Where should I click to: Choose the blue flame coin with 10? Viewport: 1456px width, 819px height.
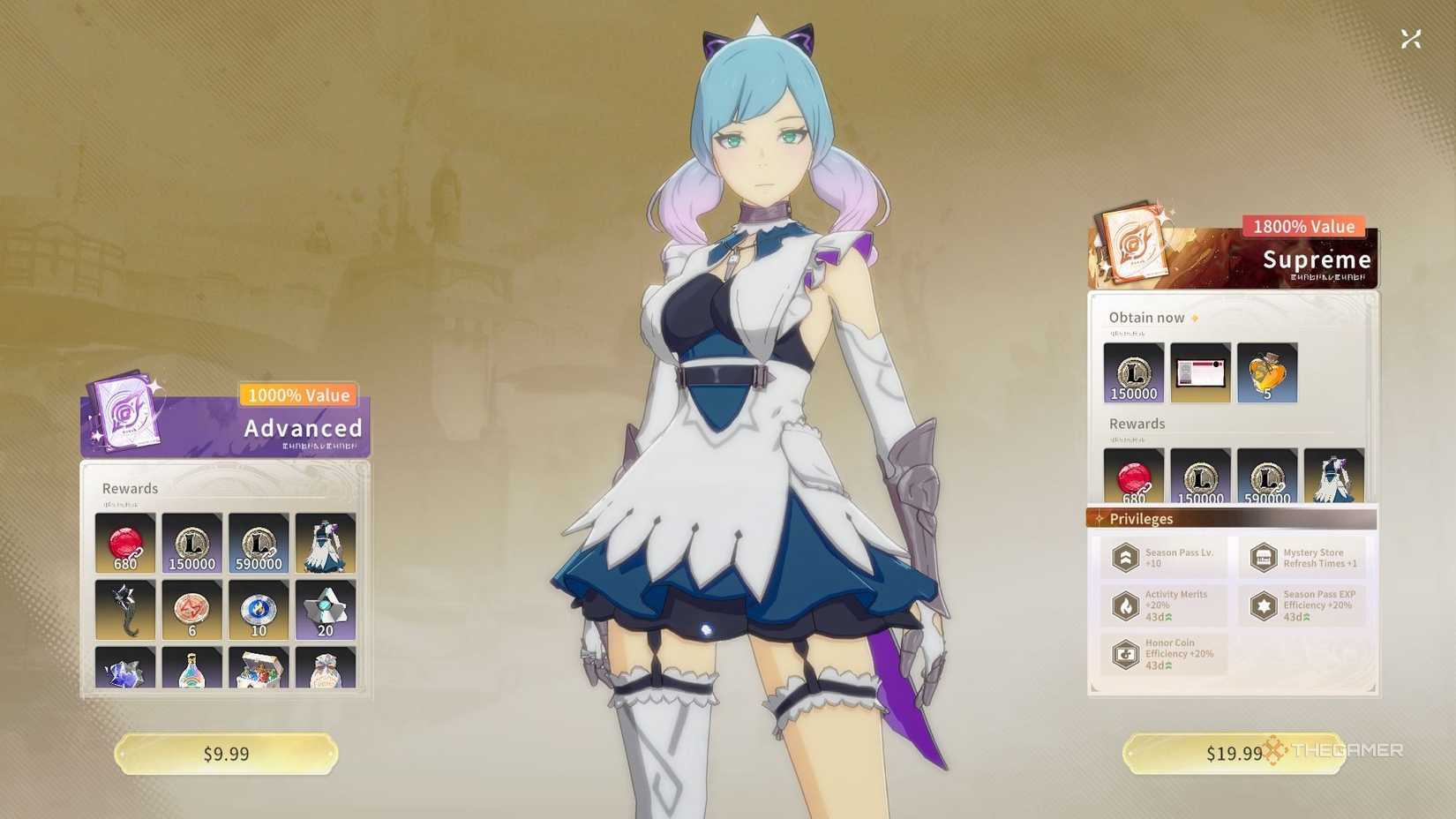(x=259, y=610)
